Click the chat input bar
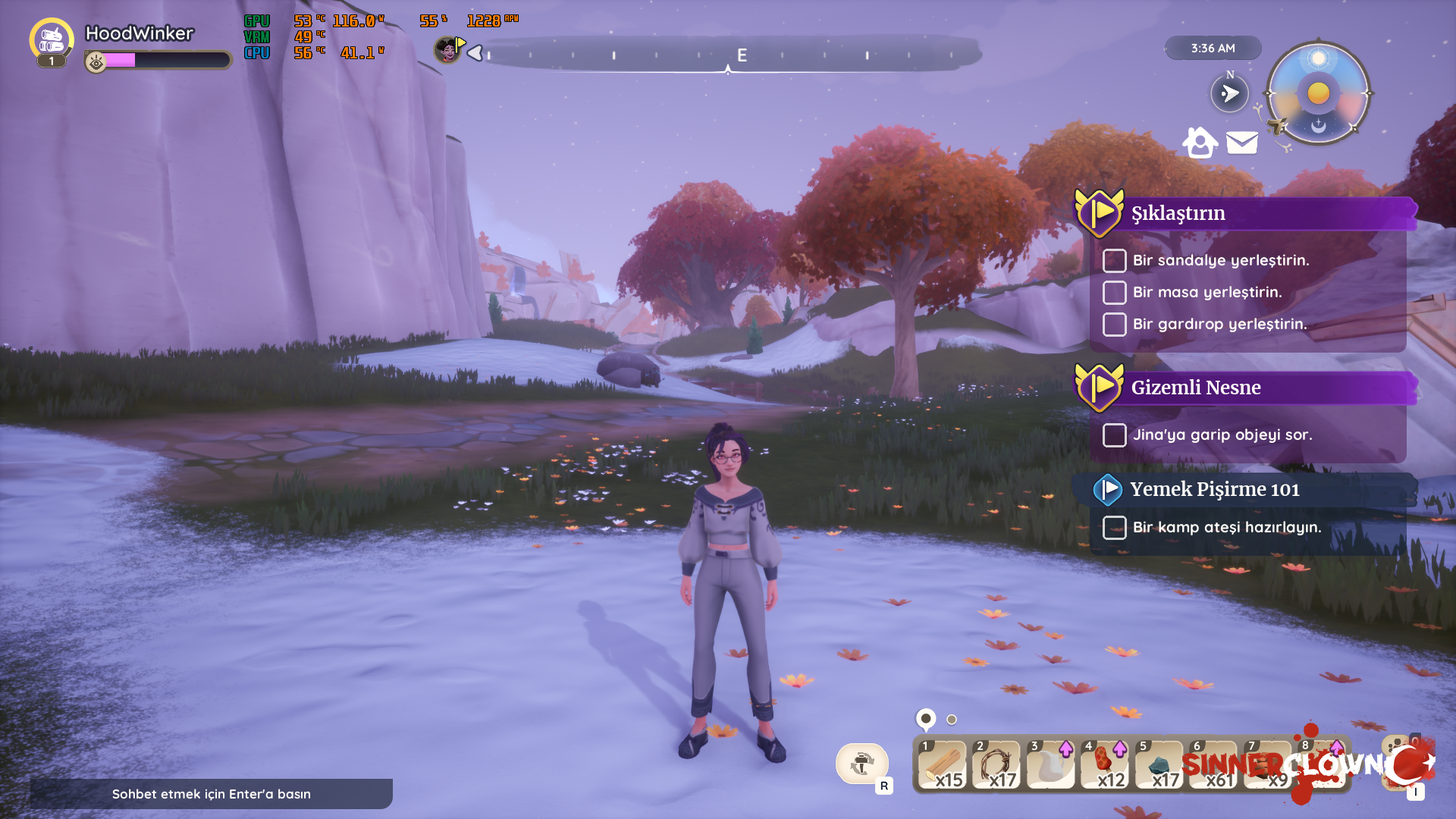The image size is (1456, 819). 212,794
